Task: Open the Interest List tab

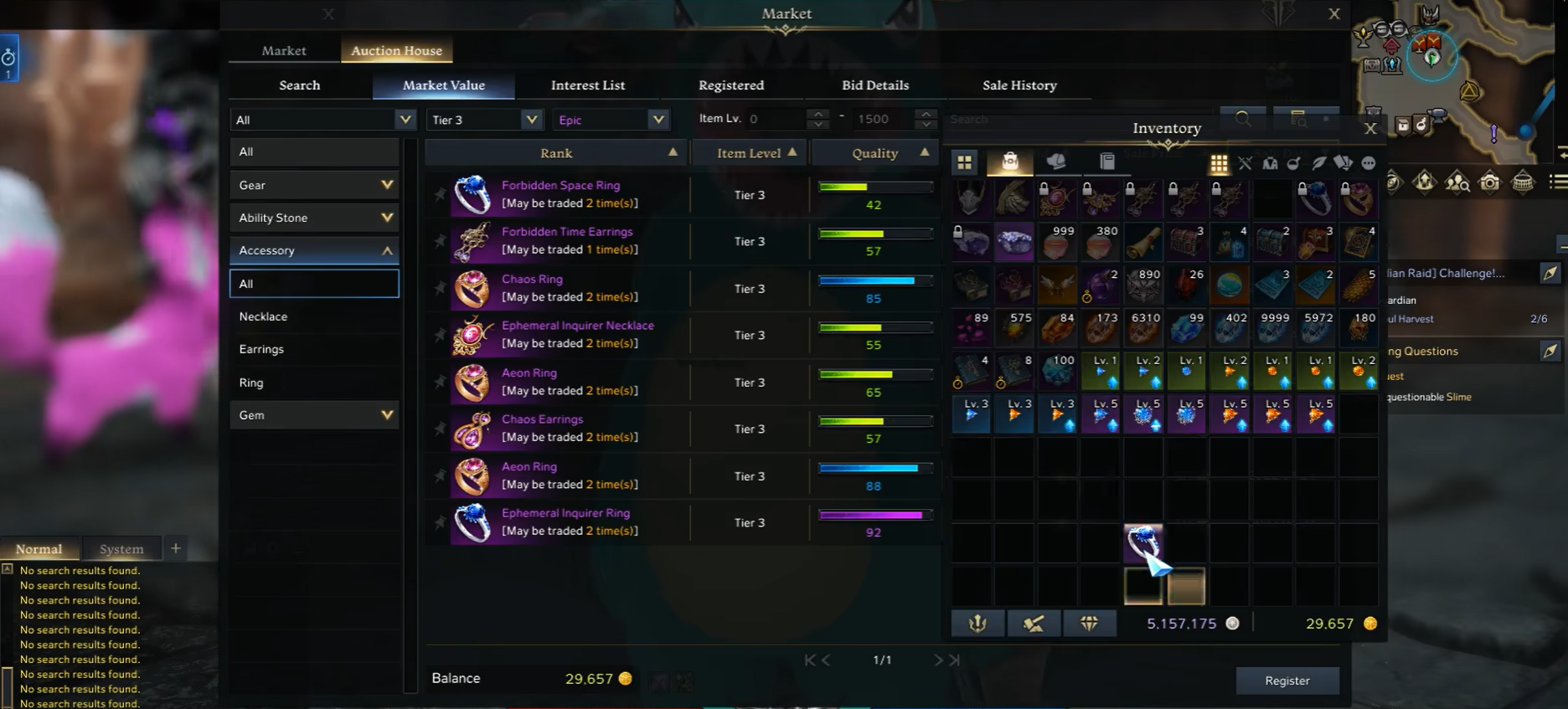Action: point(587,85)
